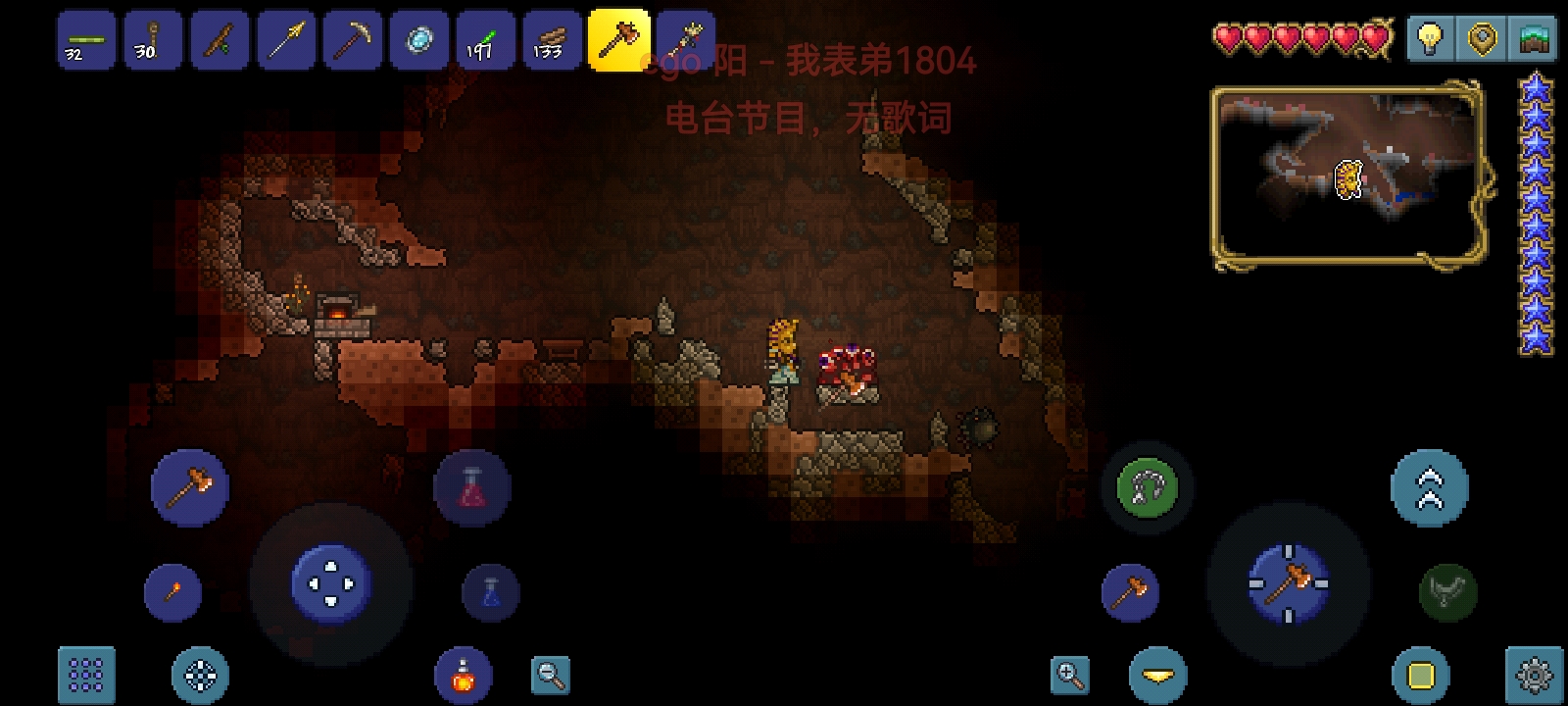Tap the torch quick-use button

click(x=172, y=592)
